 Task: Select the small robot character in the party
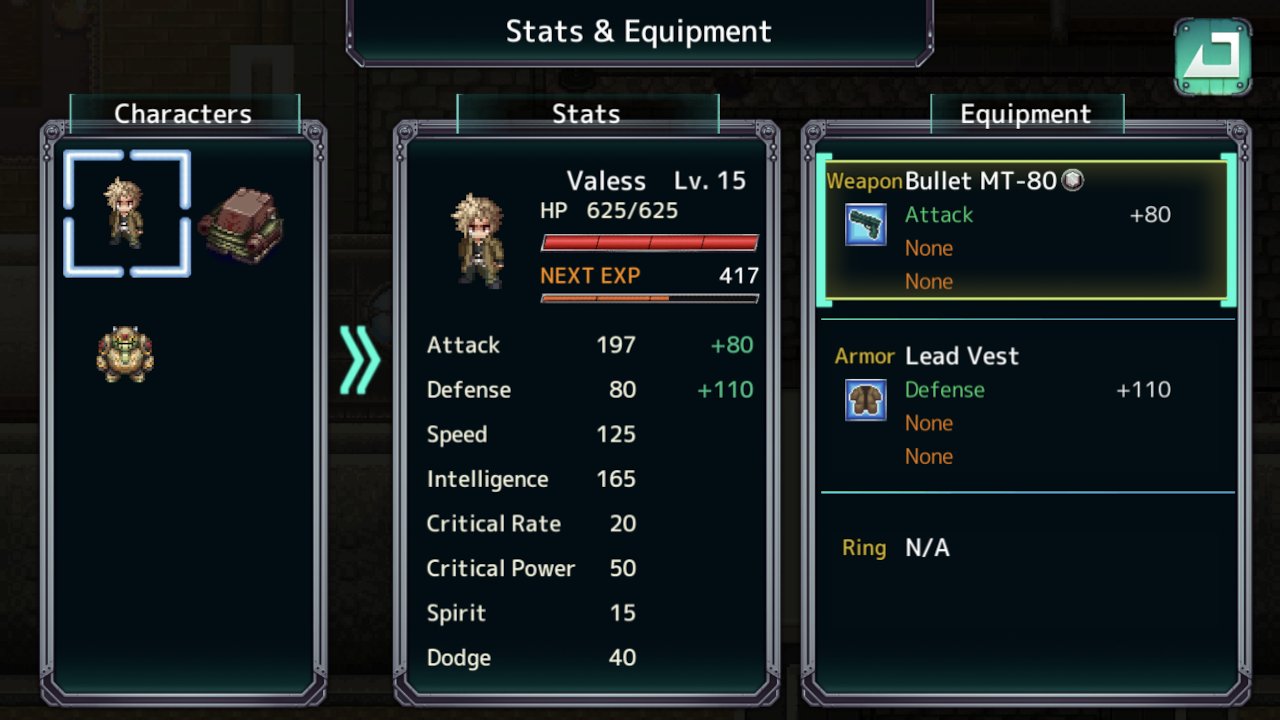124,353
